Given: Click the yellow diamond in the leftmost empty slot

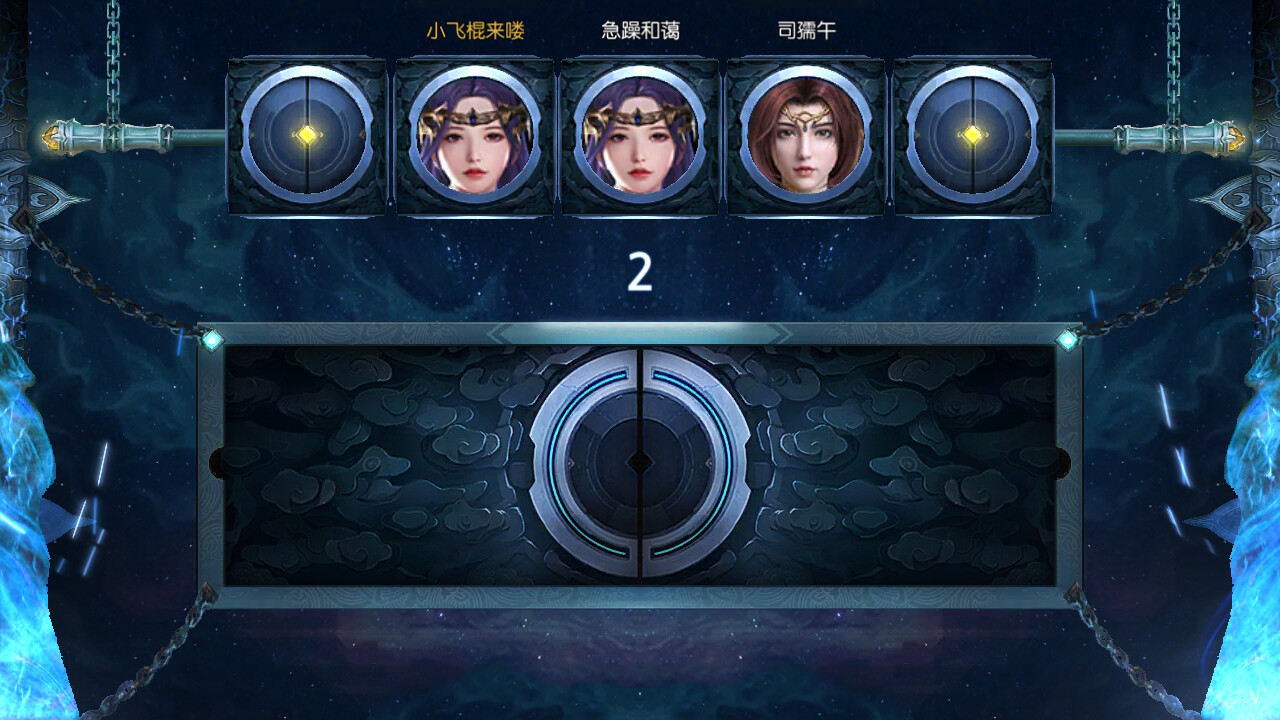Looking at the screenshot, I should point(308,135).
